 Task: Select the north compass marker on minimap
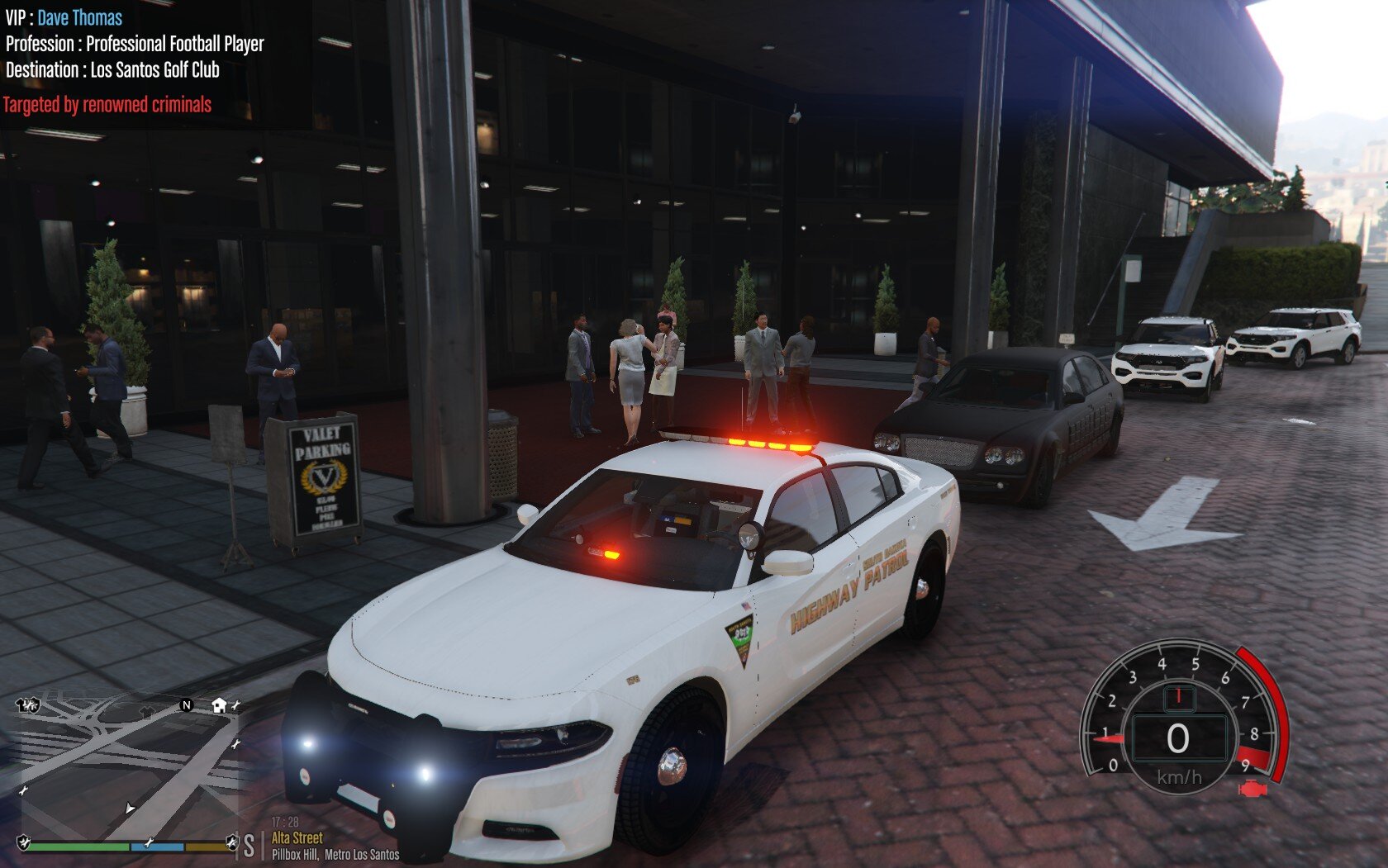point(186,704)
